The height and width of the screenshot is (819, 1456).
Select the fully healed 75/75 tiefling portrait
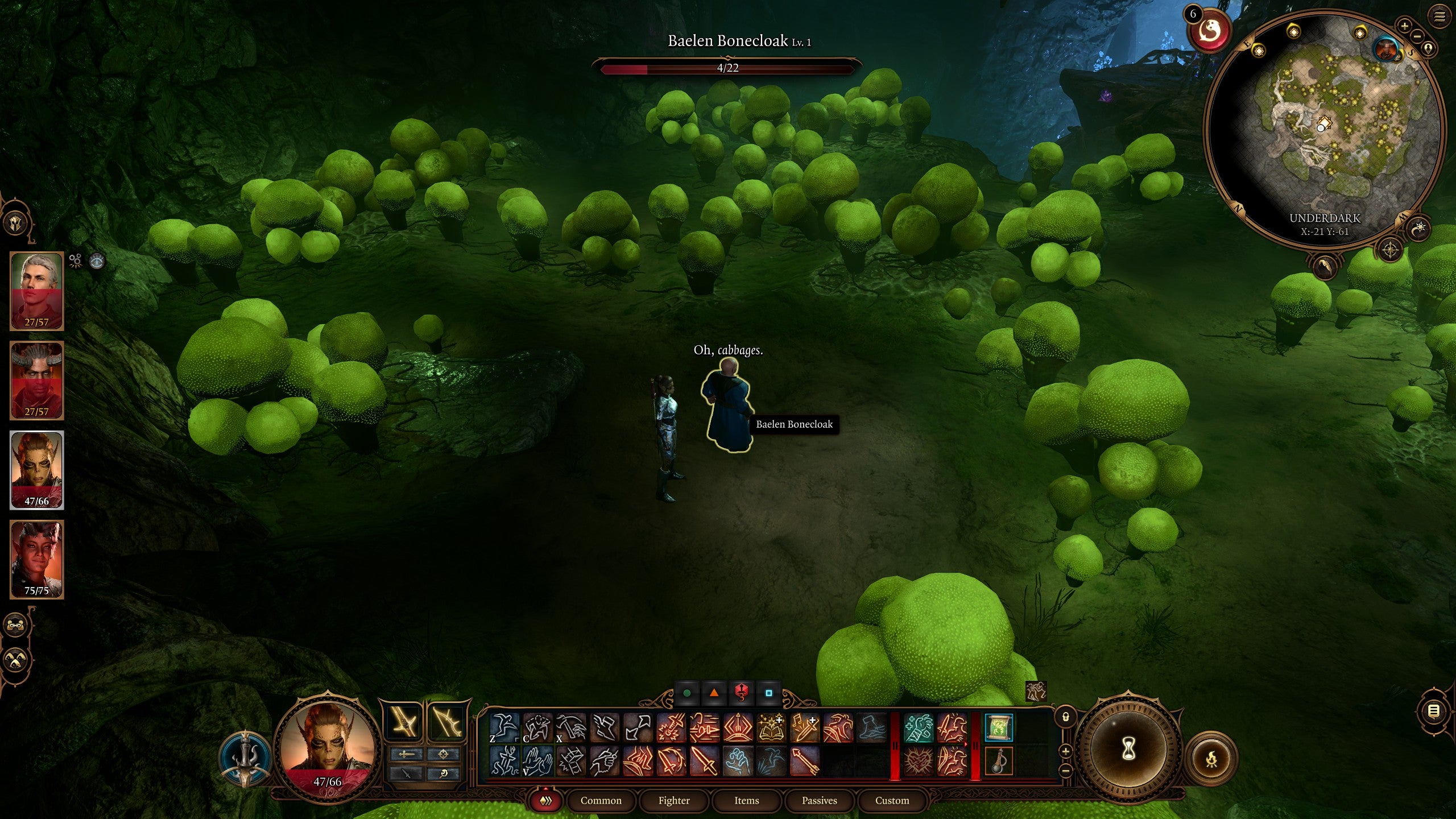pyautogui.click(x=37, y=559)
